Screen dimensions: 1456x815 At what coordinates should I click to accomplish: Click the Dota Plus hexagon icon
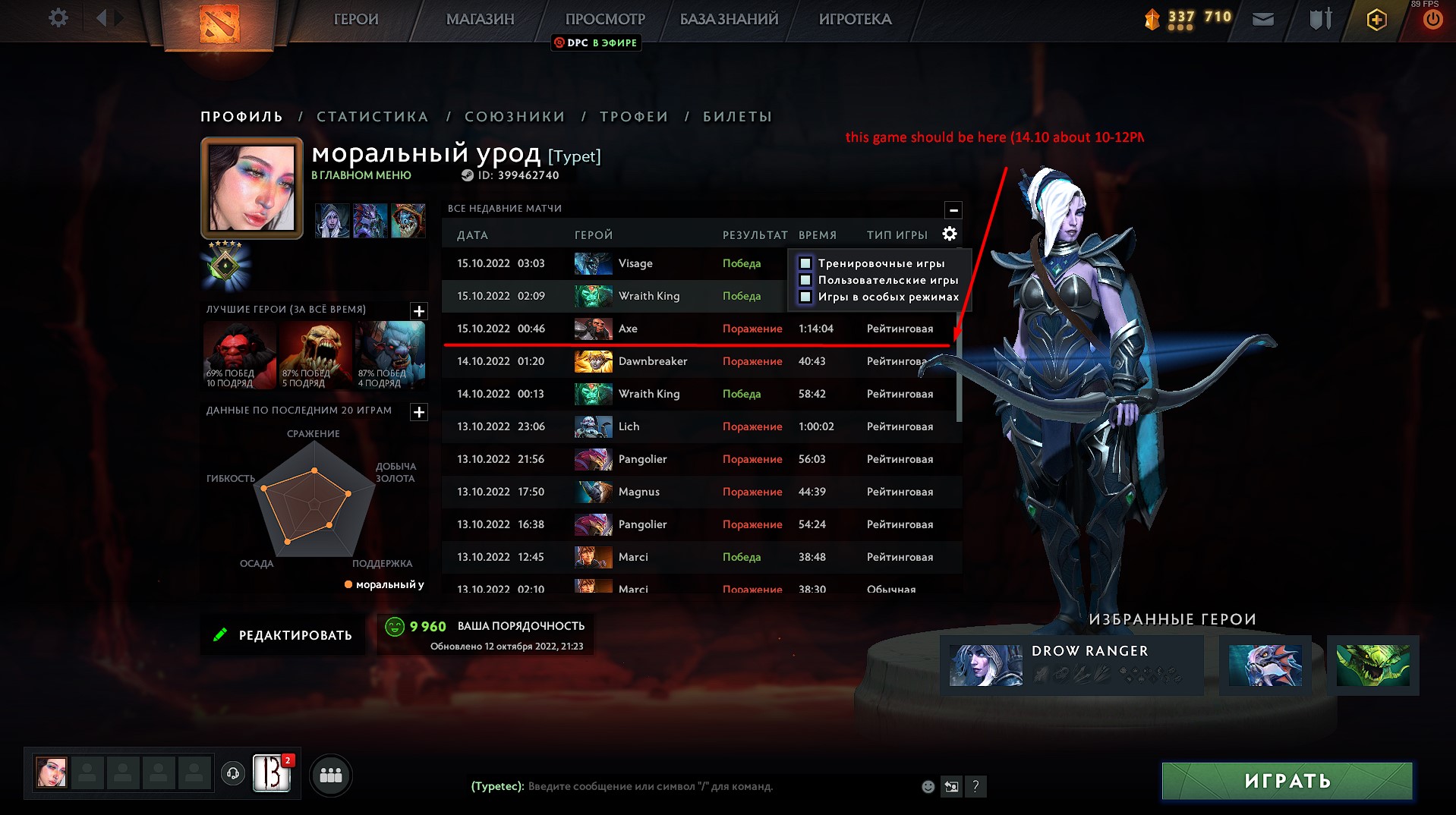[1376, 20]
